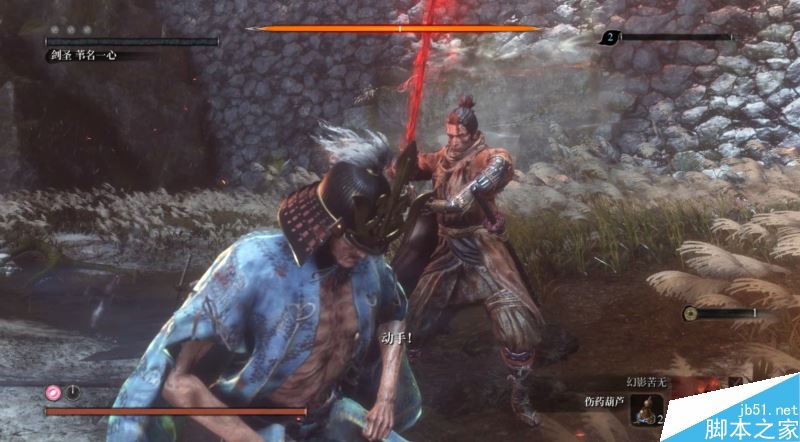Click the sen coin icon
800x442 pixels.
690,314
